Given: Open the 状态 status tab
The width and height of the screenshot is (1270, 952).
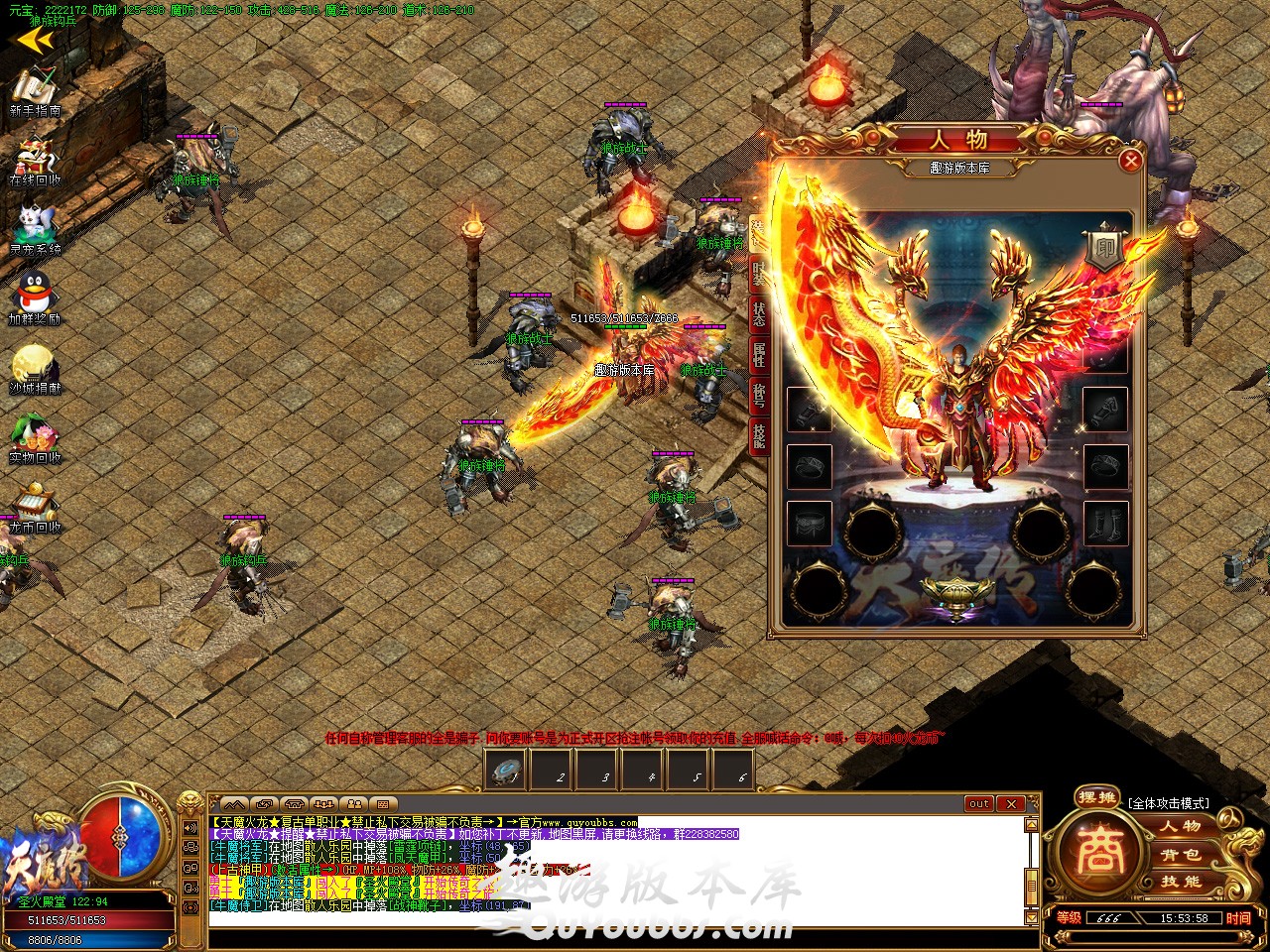Looking at the screenshot, I should (759, 315).
